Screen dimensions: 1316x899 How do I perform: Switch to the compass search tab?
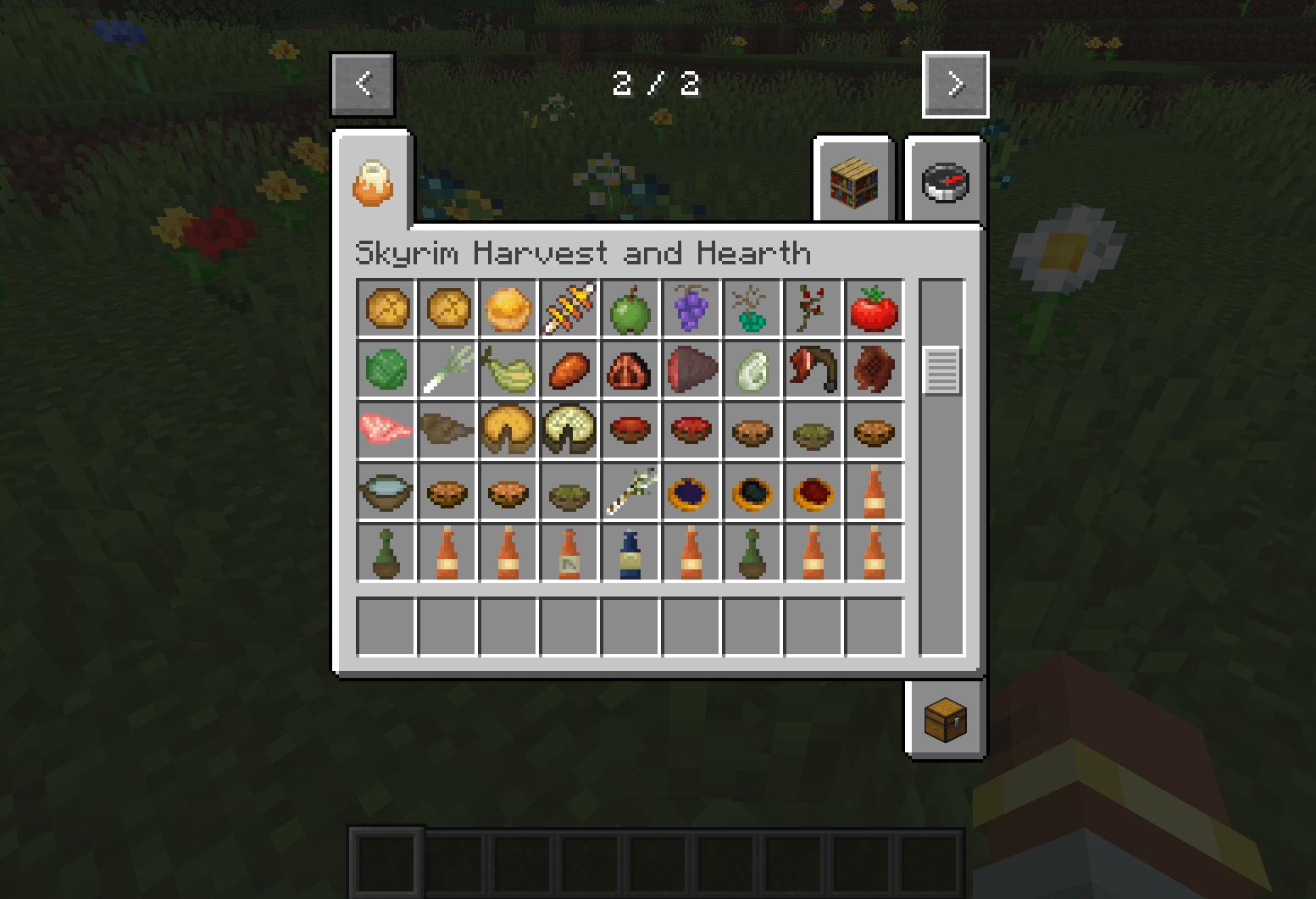[x=945, y=182]
